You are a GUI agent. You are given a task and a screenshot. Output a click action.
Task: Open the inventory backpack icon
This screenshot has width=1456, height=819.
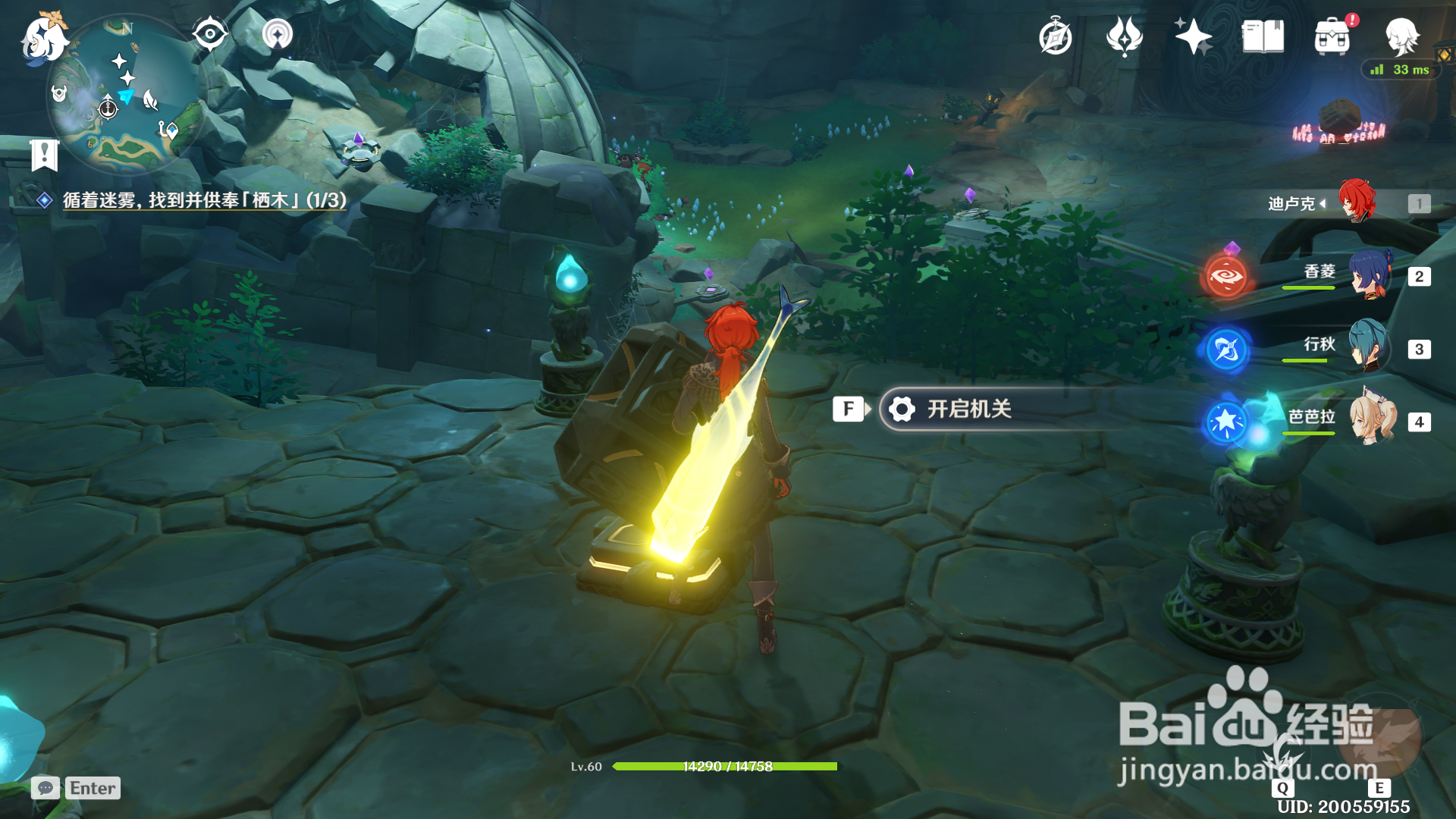click(1332, 37)
